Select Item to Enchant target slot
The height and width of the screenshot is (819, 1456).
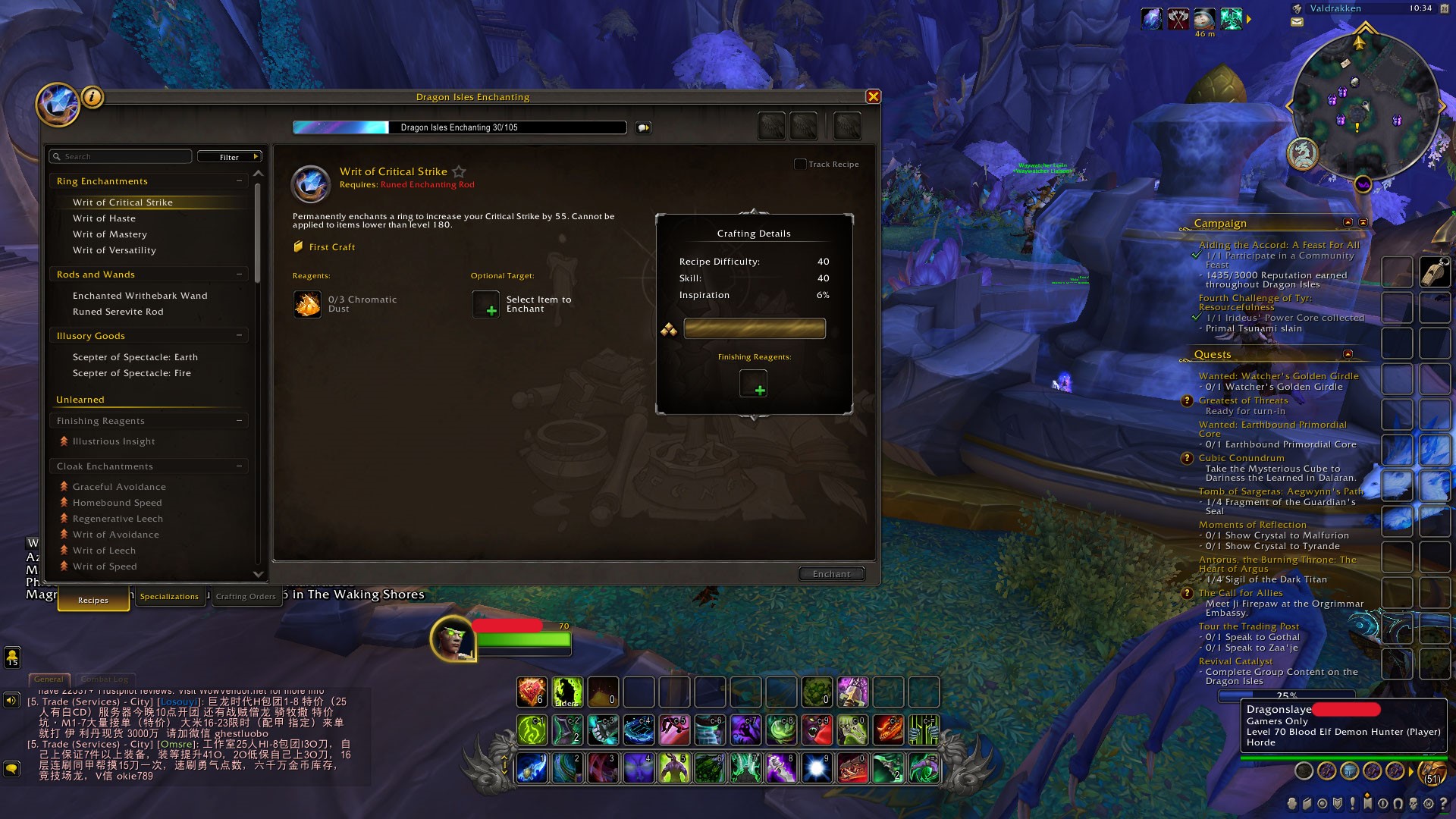tap(485, 304)
